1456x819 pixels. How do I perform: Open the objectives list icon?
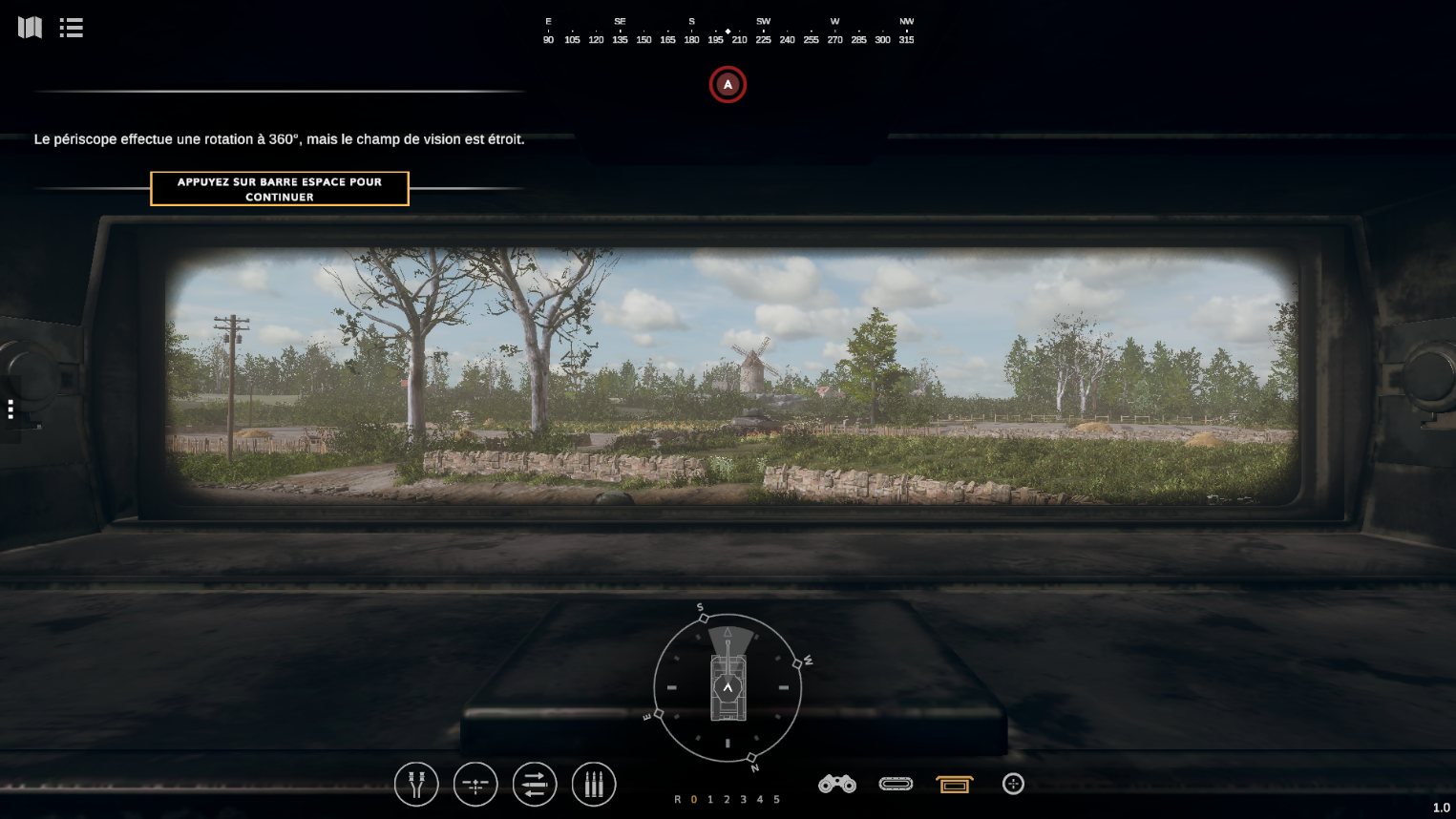pyautogui.click(x=72, y=28)
